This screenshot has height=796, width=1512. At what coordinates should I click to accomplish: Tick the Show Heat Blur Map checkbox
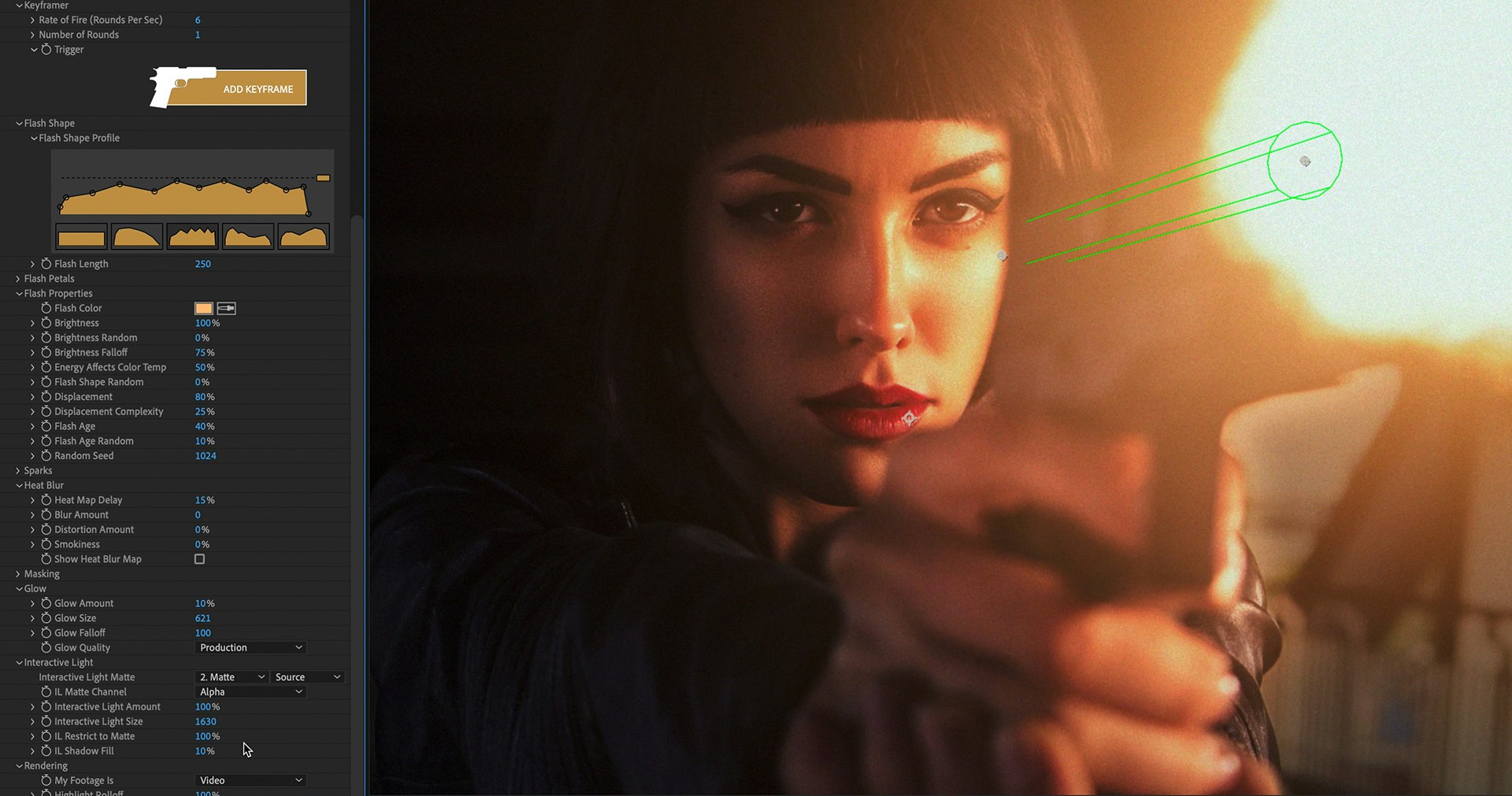[x=199, y=559]
